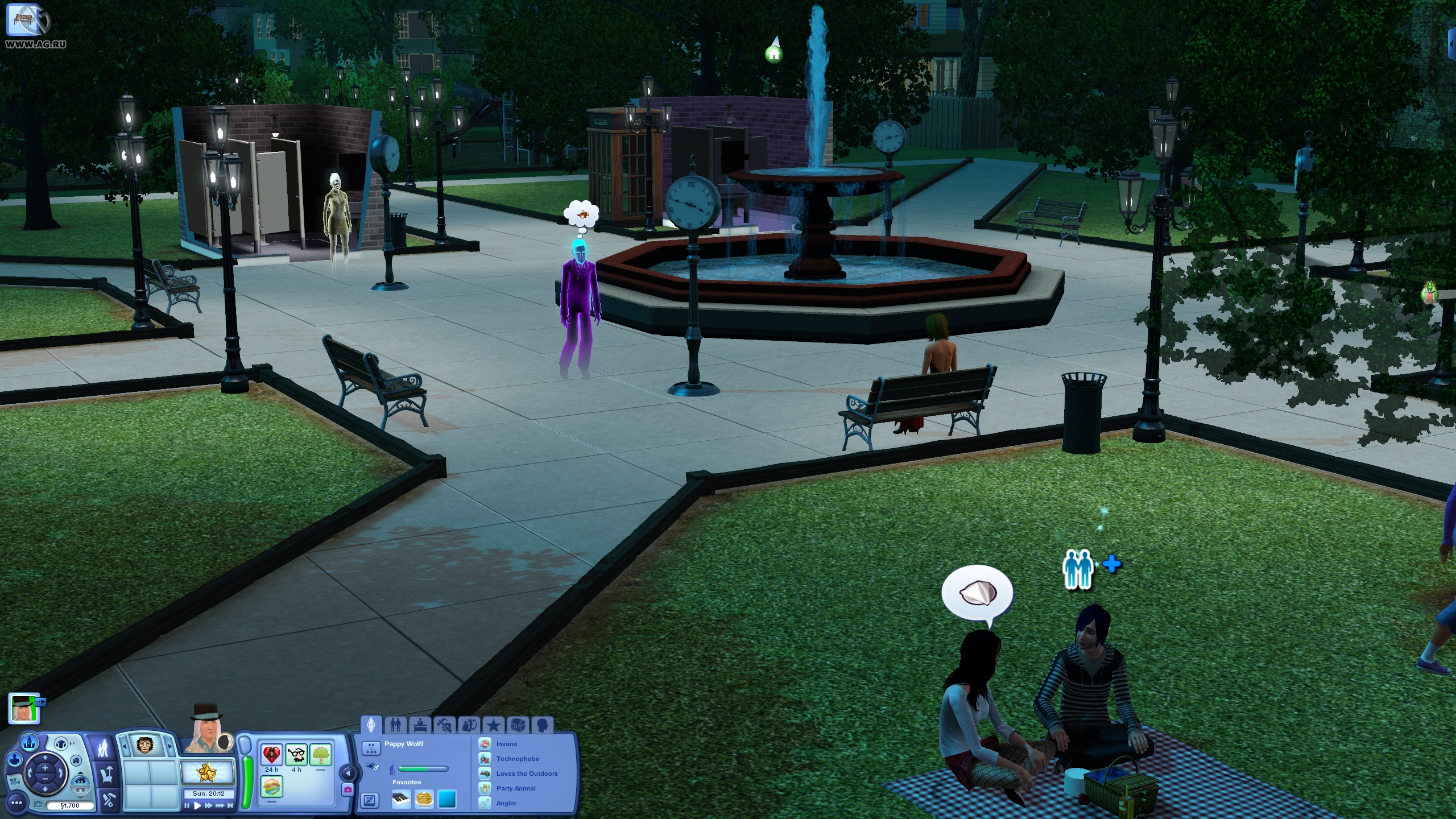Open the Lifetime Rewards treasure chest tab

click(517, 725)
